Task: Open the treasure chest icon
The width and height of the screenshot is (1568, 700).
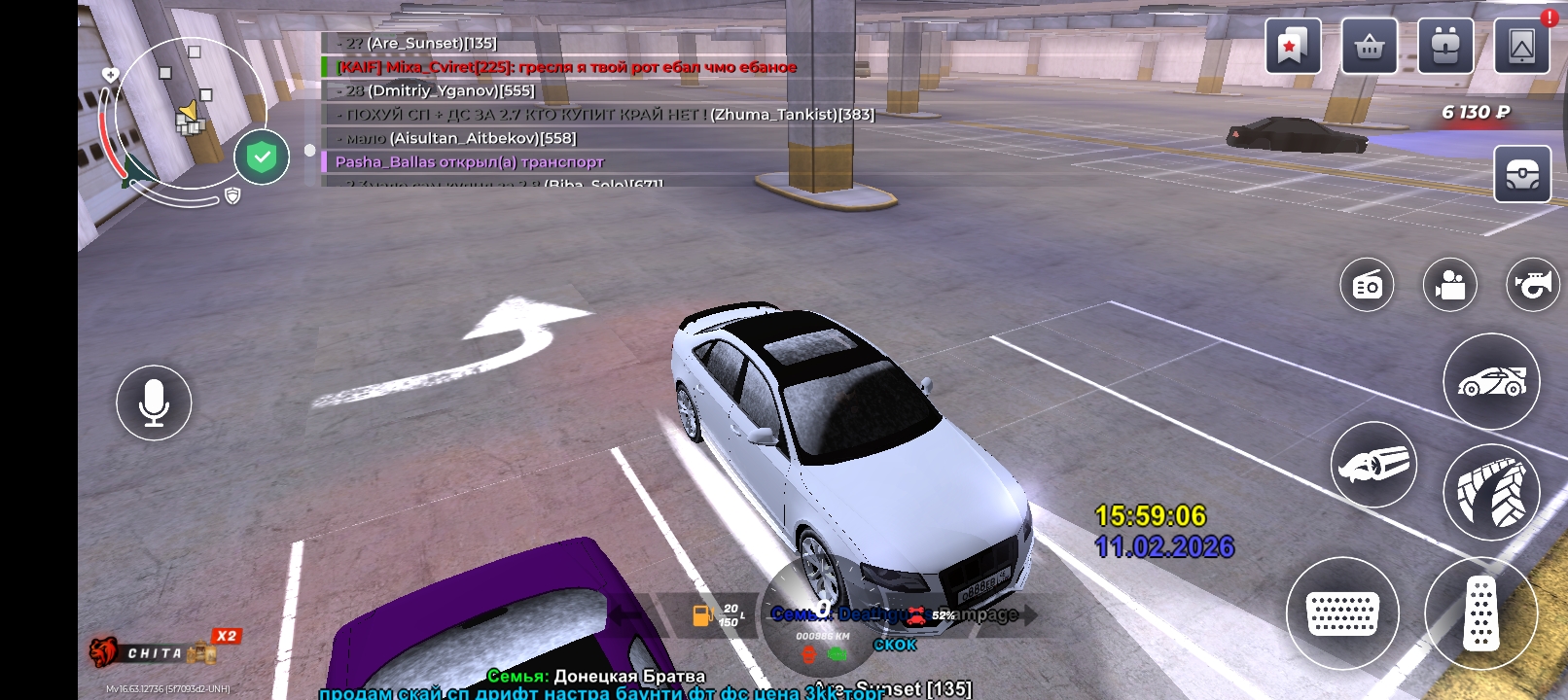Action: [1522, 175]
